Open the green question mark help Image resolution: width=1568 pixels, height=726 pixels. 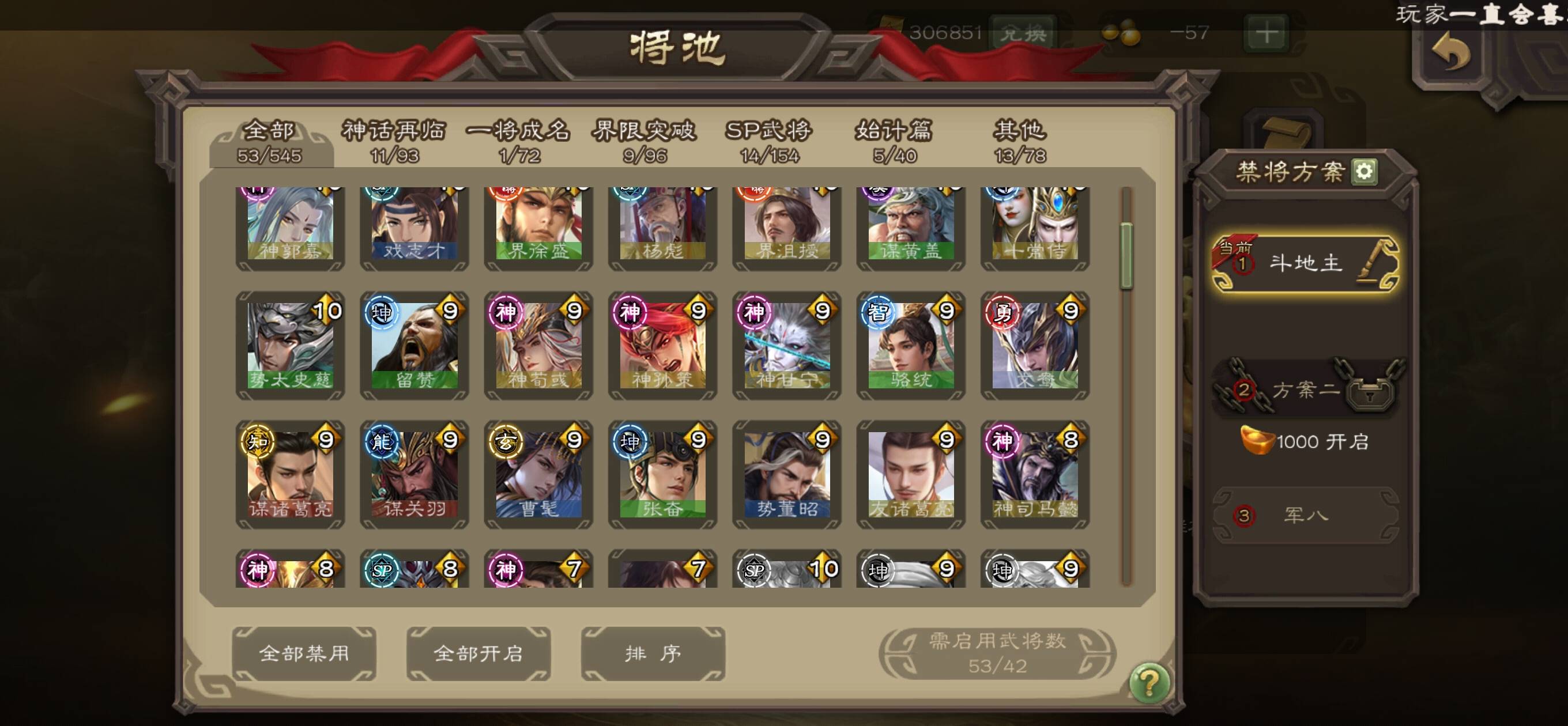(1148, 683)
